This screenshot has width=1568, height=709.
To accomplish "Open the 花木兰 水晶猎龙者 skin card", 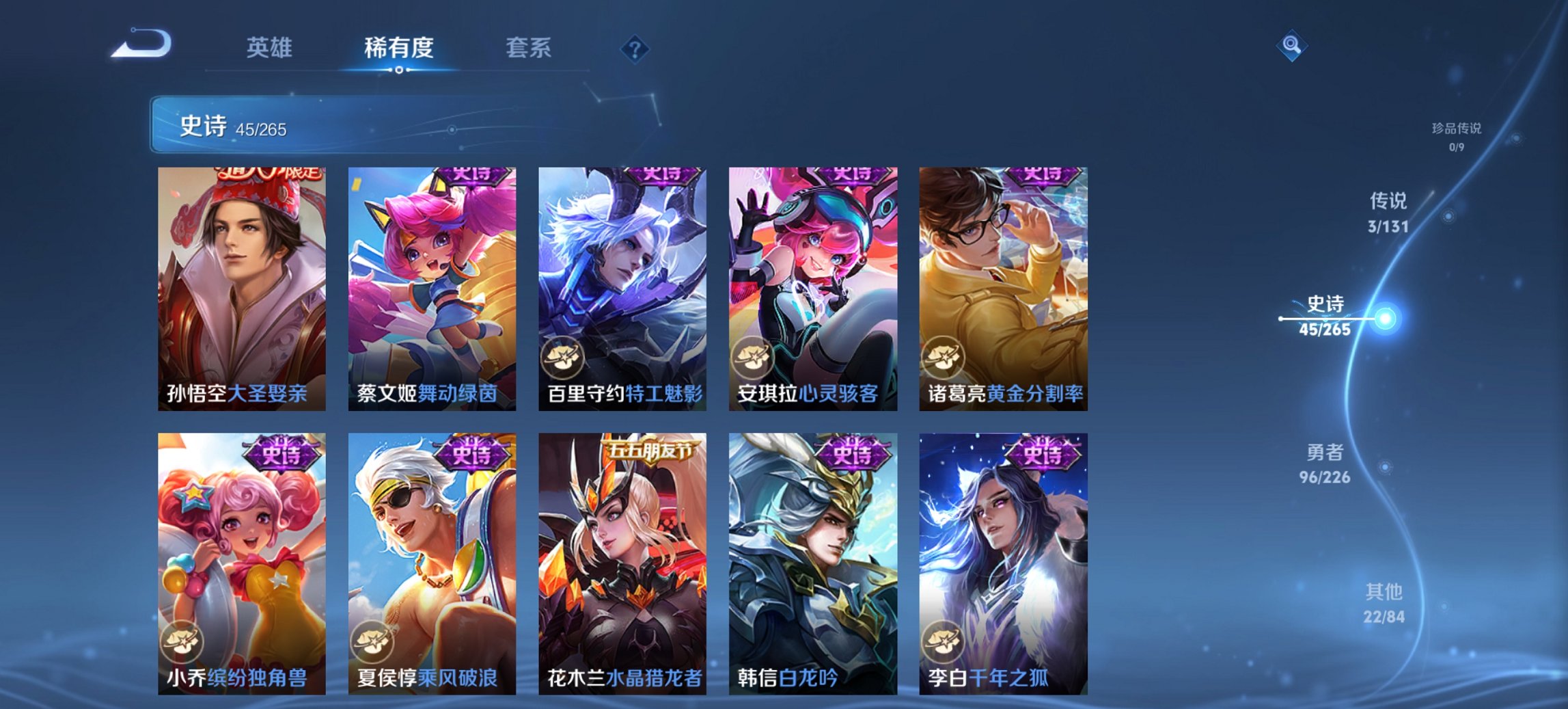I will tap(618, 554).
